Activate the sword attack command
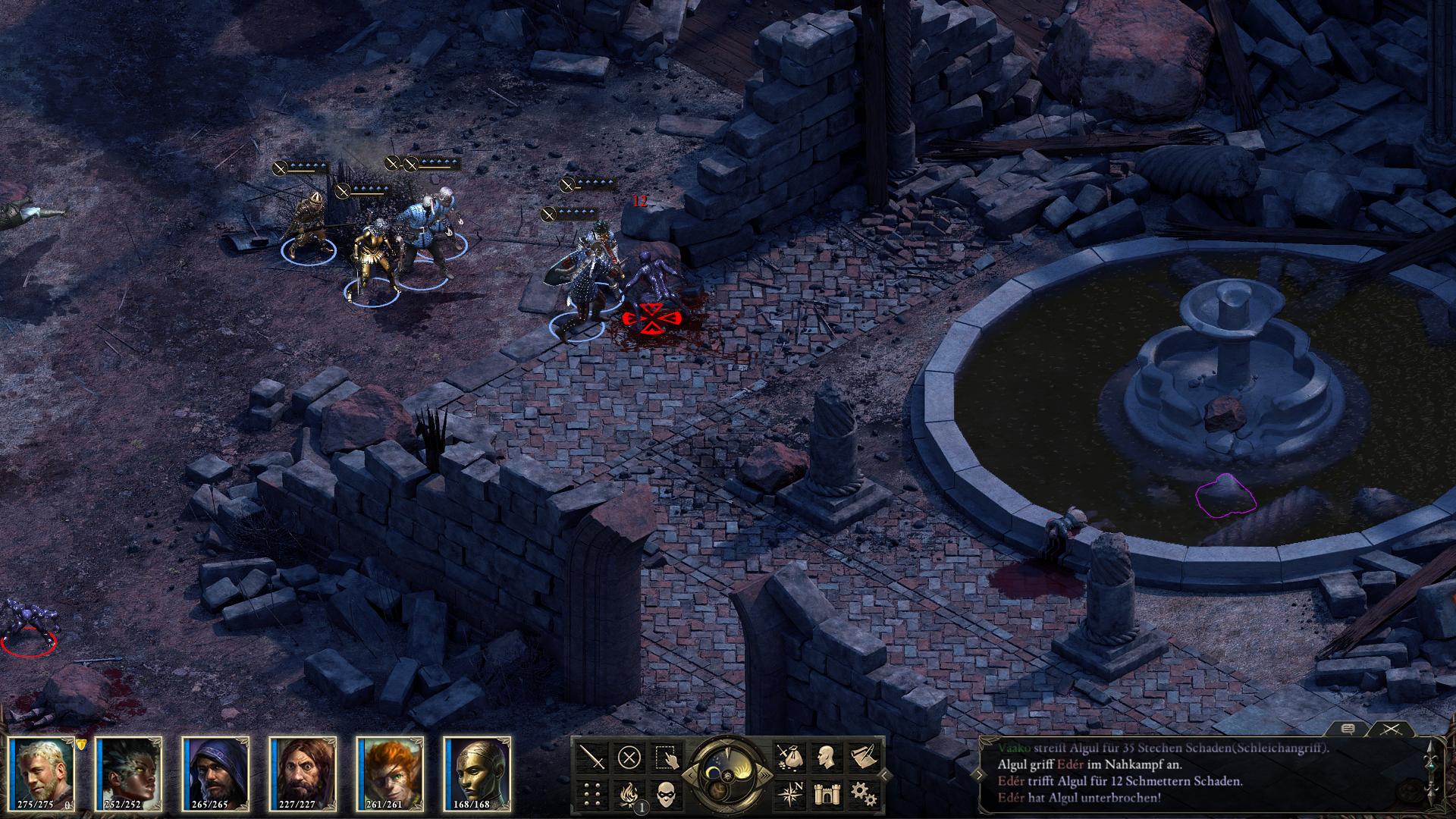This screenshot has height=819, width=1456. click(x=593, y=757)
